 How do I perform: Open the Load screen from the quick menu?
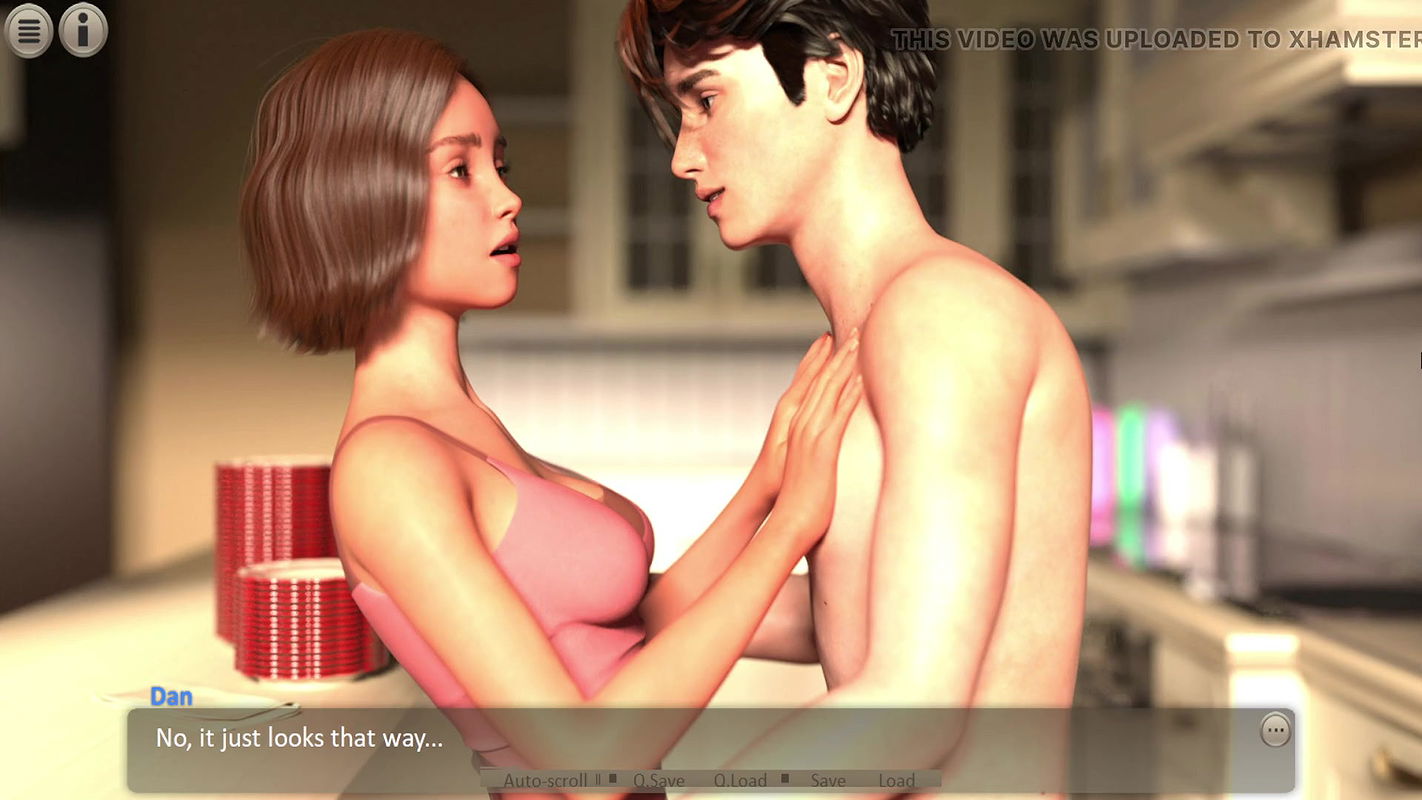[897, 780]
